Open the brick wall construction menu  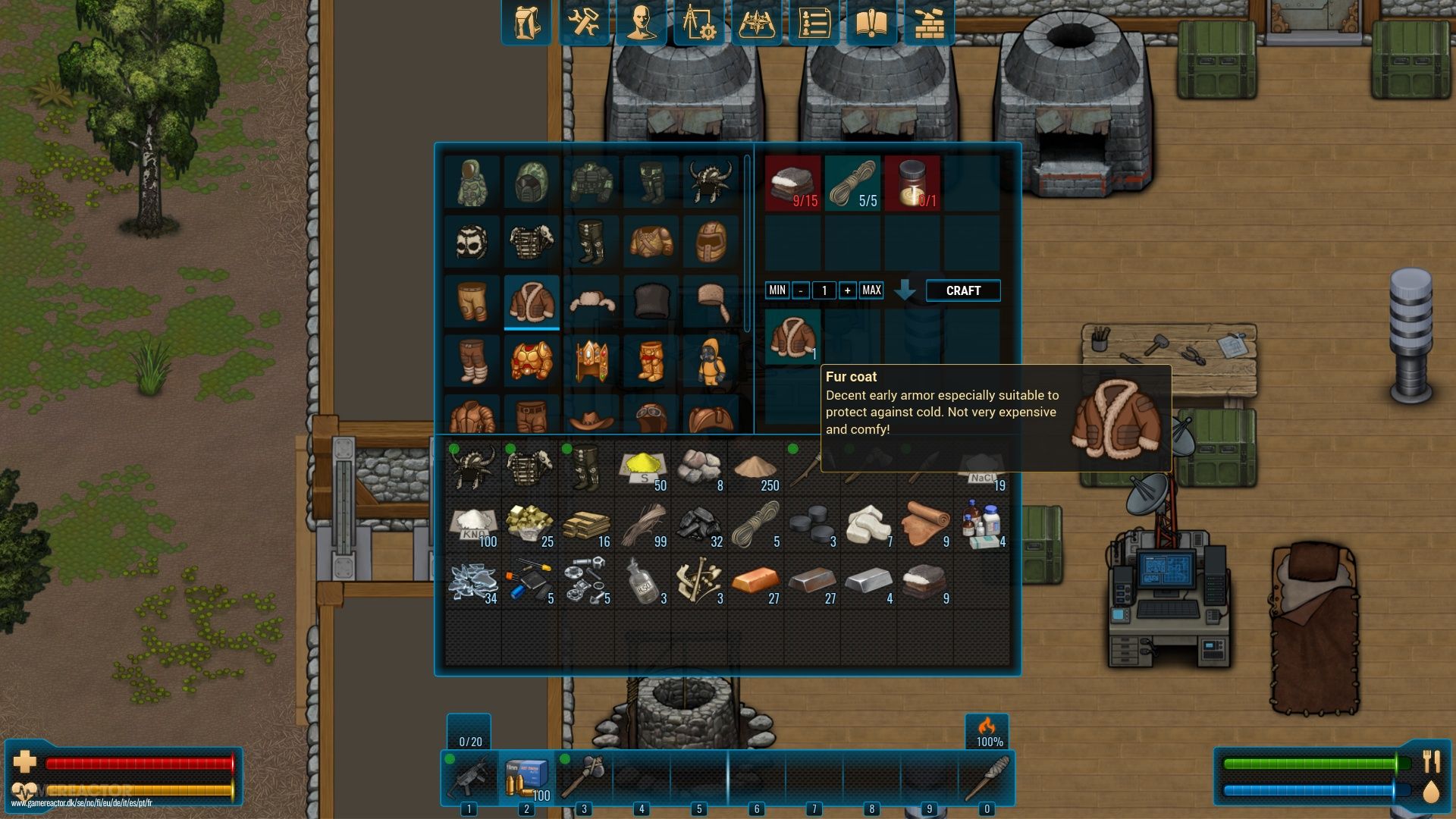(x=929, y=23)
